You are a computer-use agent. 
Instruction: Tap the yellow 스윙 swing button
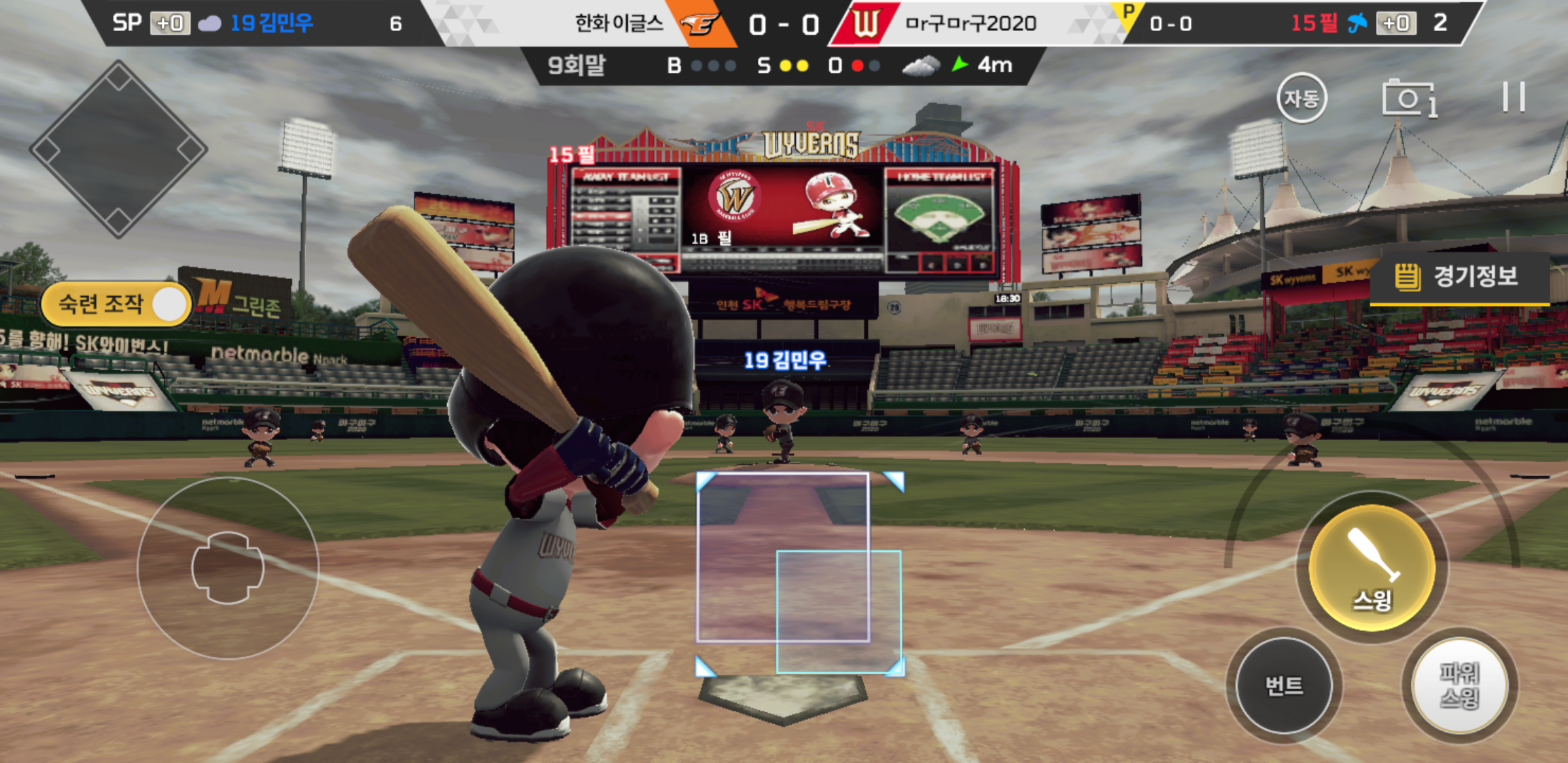(1372, 567)
